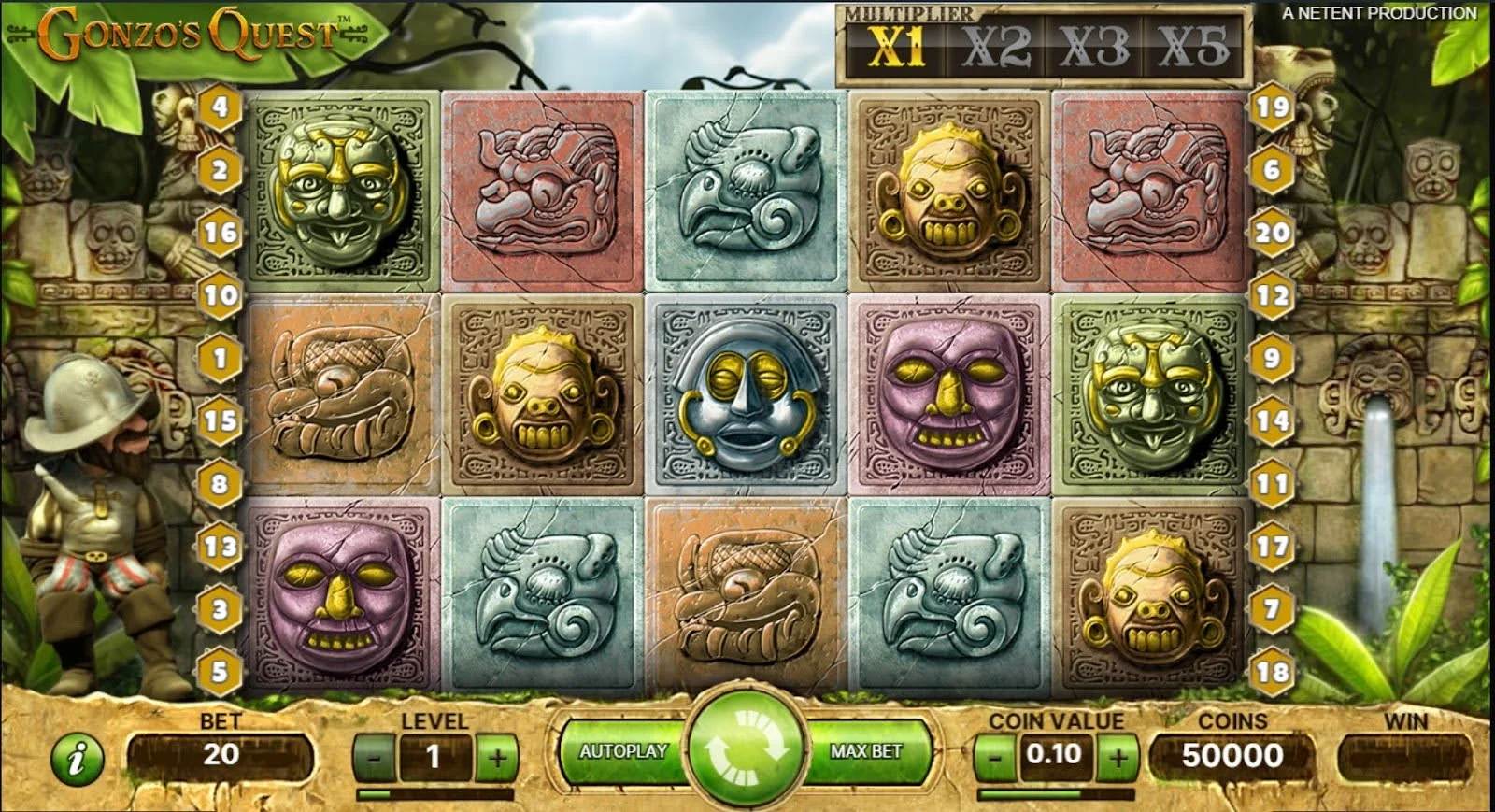Select payline 10 marker
This screenshot has height=812, width=1495.
click(x=220, y=295)
